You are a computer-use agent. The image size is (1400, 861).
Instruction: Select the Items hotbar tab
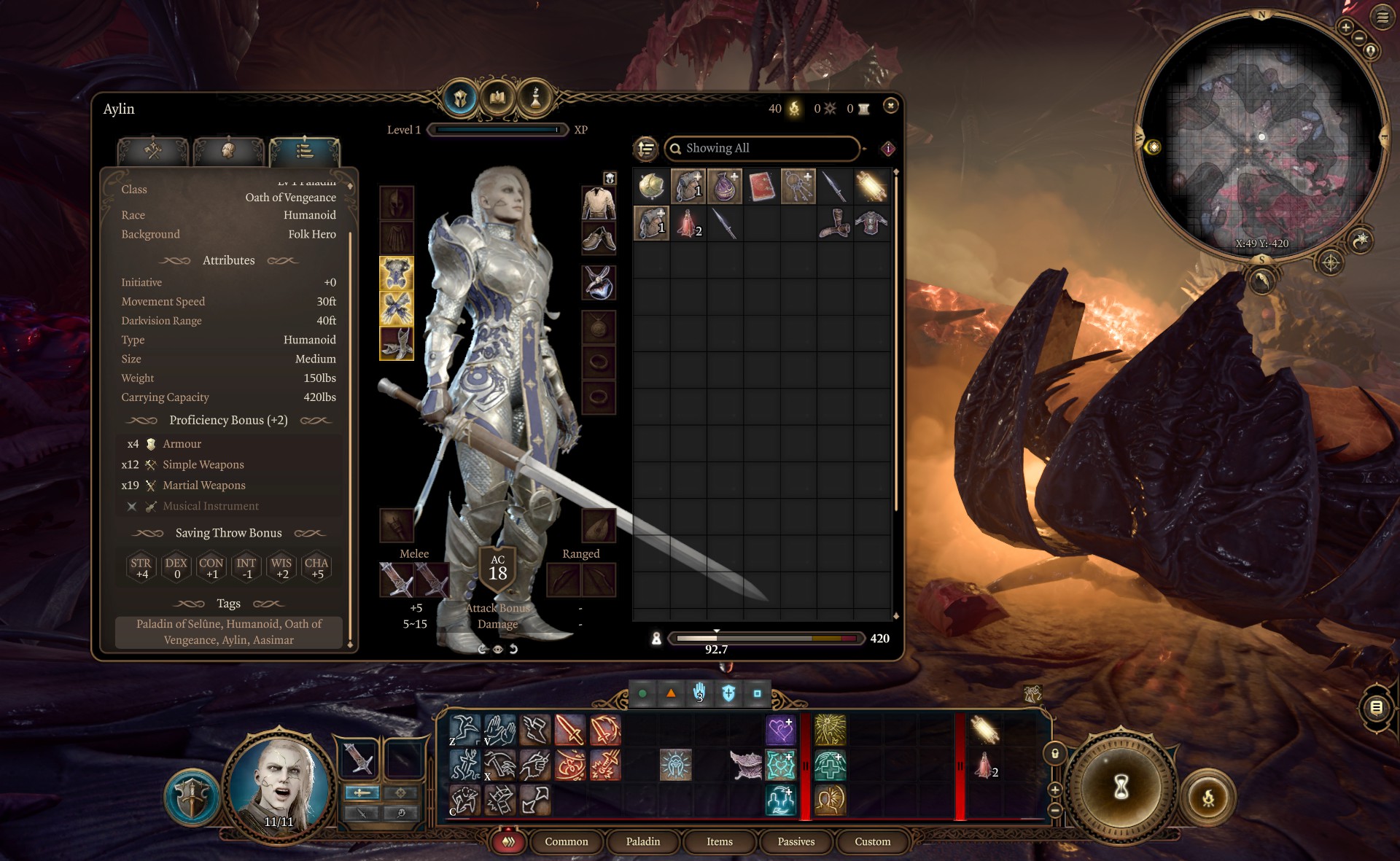coord(719,841)
